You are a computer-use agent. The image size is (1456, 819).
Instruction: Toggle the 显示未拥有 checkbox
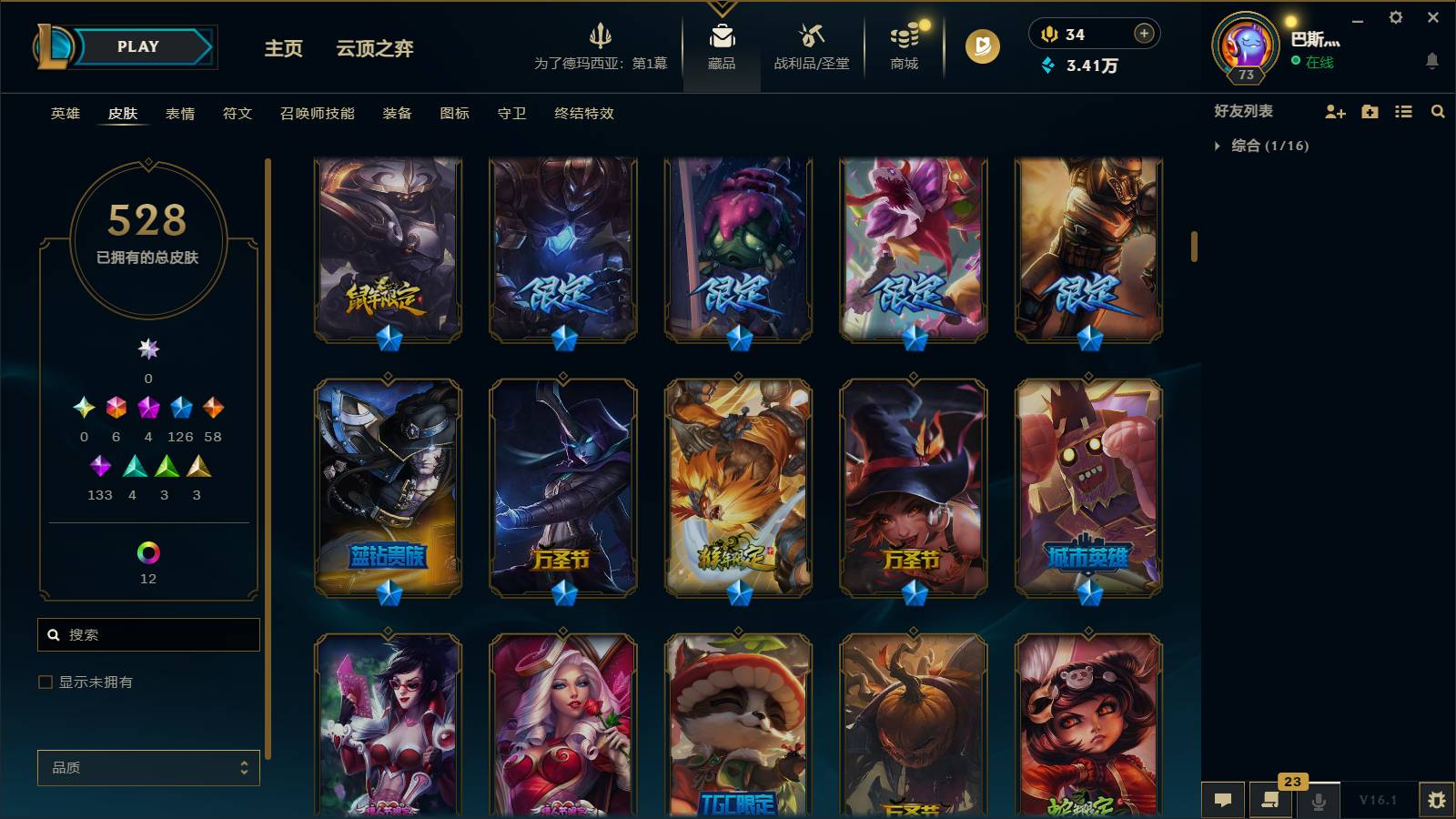[x=43, y=681]
